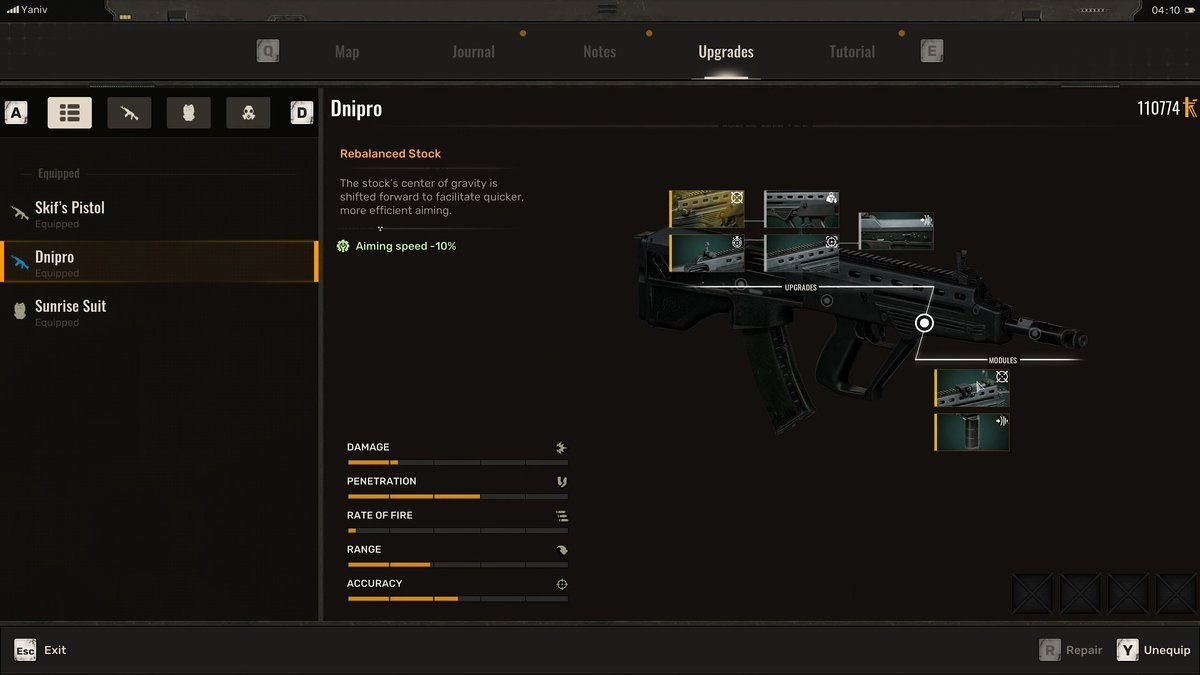Go to the Tutorial tab
The height and width of the screenshot is (675, 1200).
pyautogui.click(x=852, y=52)
